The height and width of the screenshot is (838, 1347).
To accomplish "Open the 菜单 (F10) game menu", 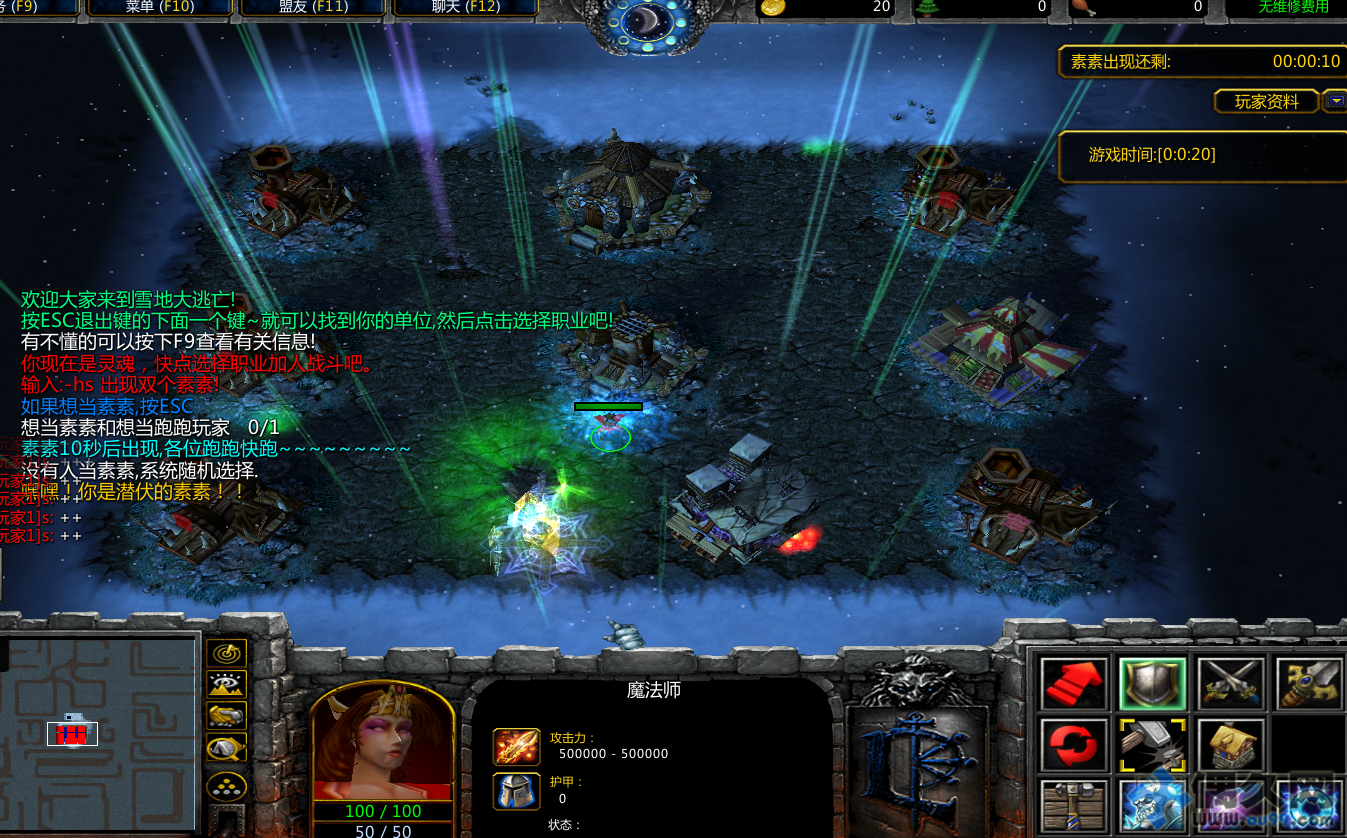I will coord(159,7).
